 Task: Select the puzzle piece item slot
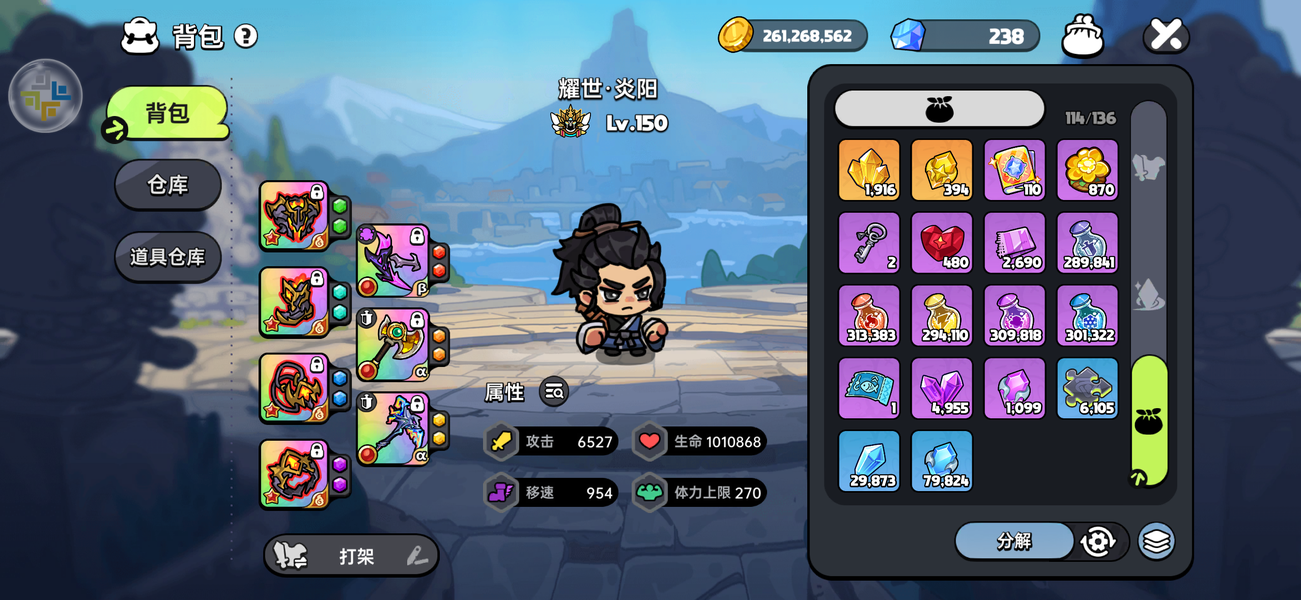(x=1087, y=388)
